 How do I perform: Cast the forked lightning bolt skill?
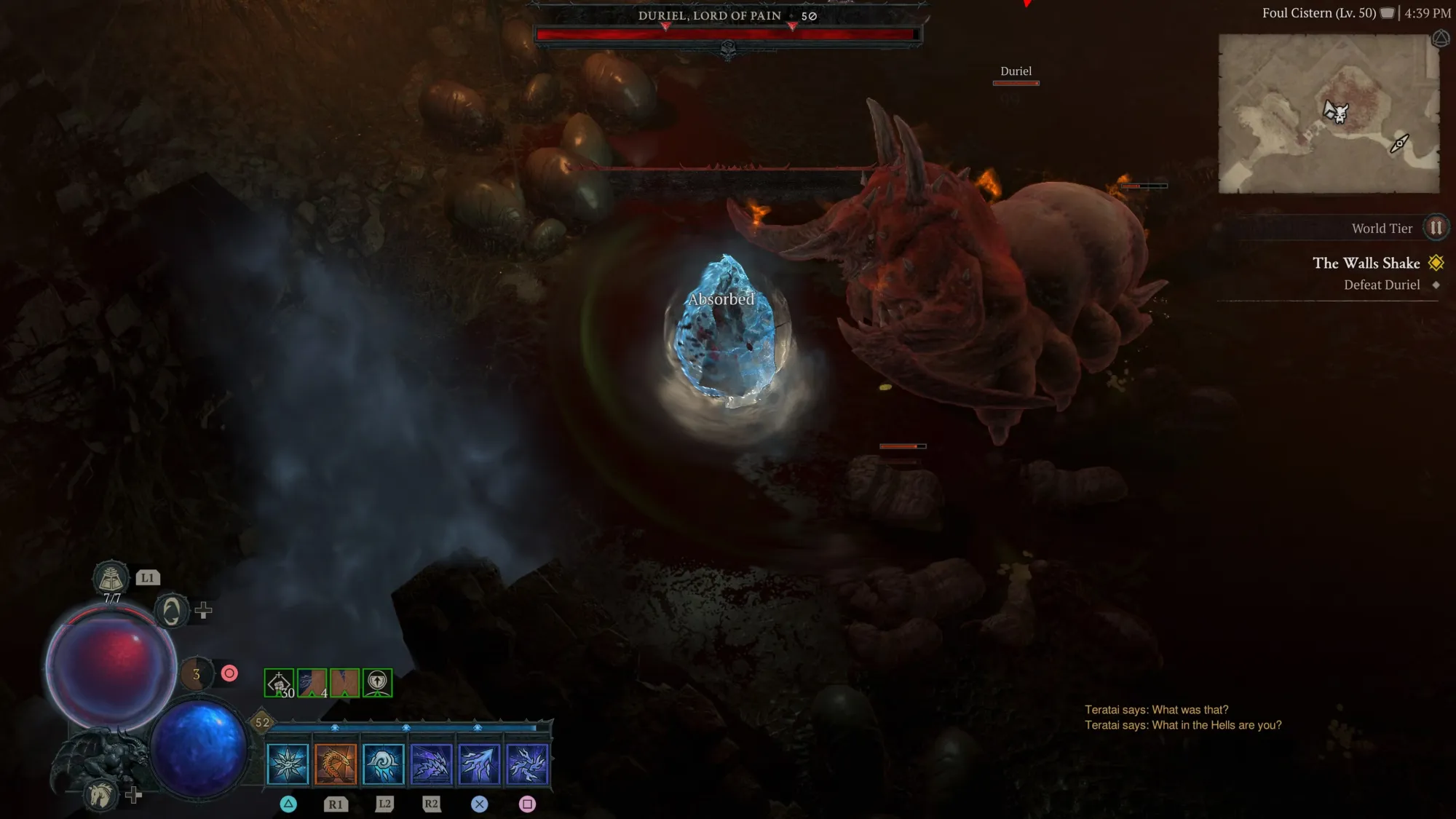(479, 764)
